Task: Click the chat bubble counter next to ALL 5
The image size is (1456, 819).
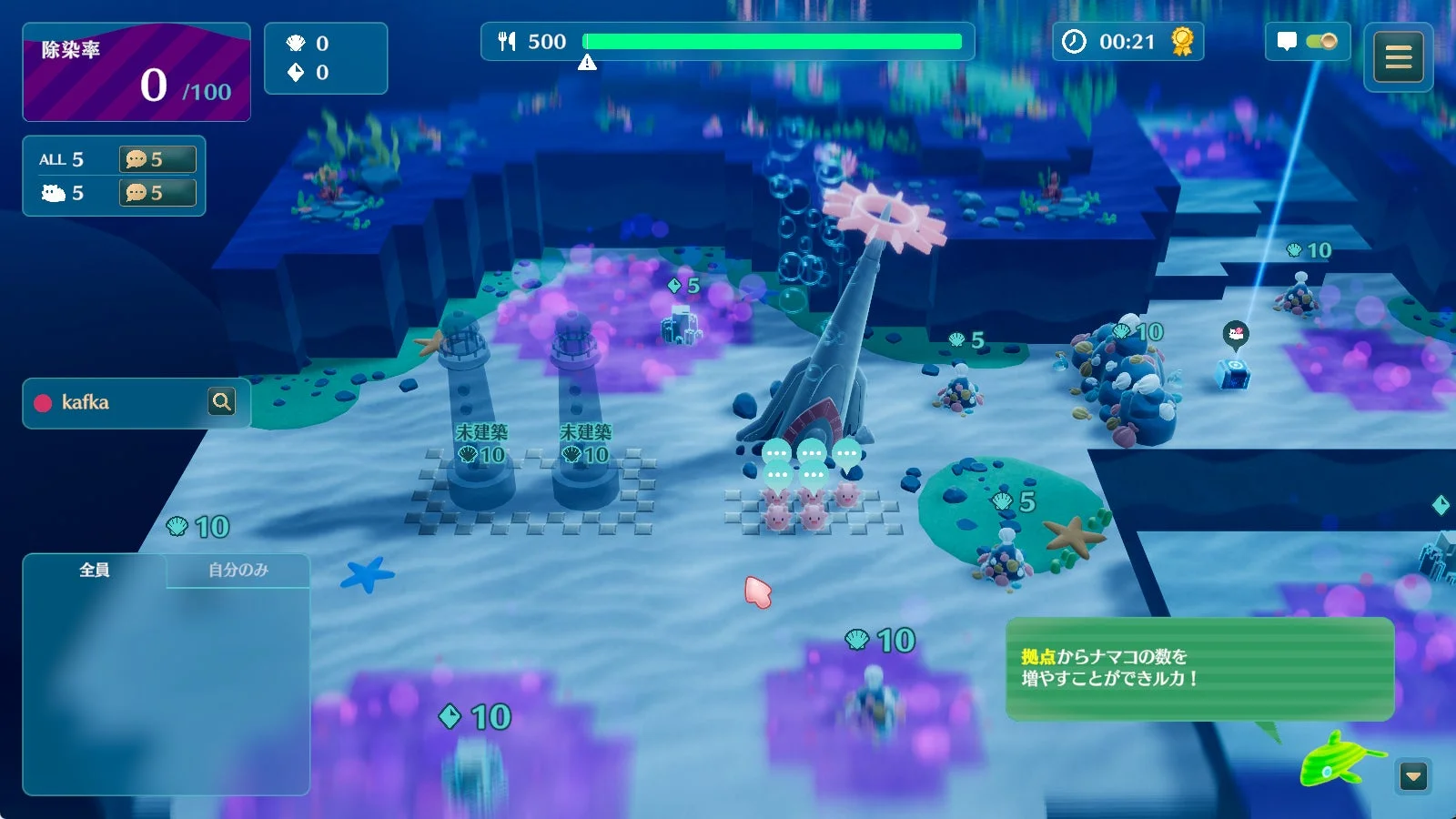Action: pos(159,158)
